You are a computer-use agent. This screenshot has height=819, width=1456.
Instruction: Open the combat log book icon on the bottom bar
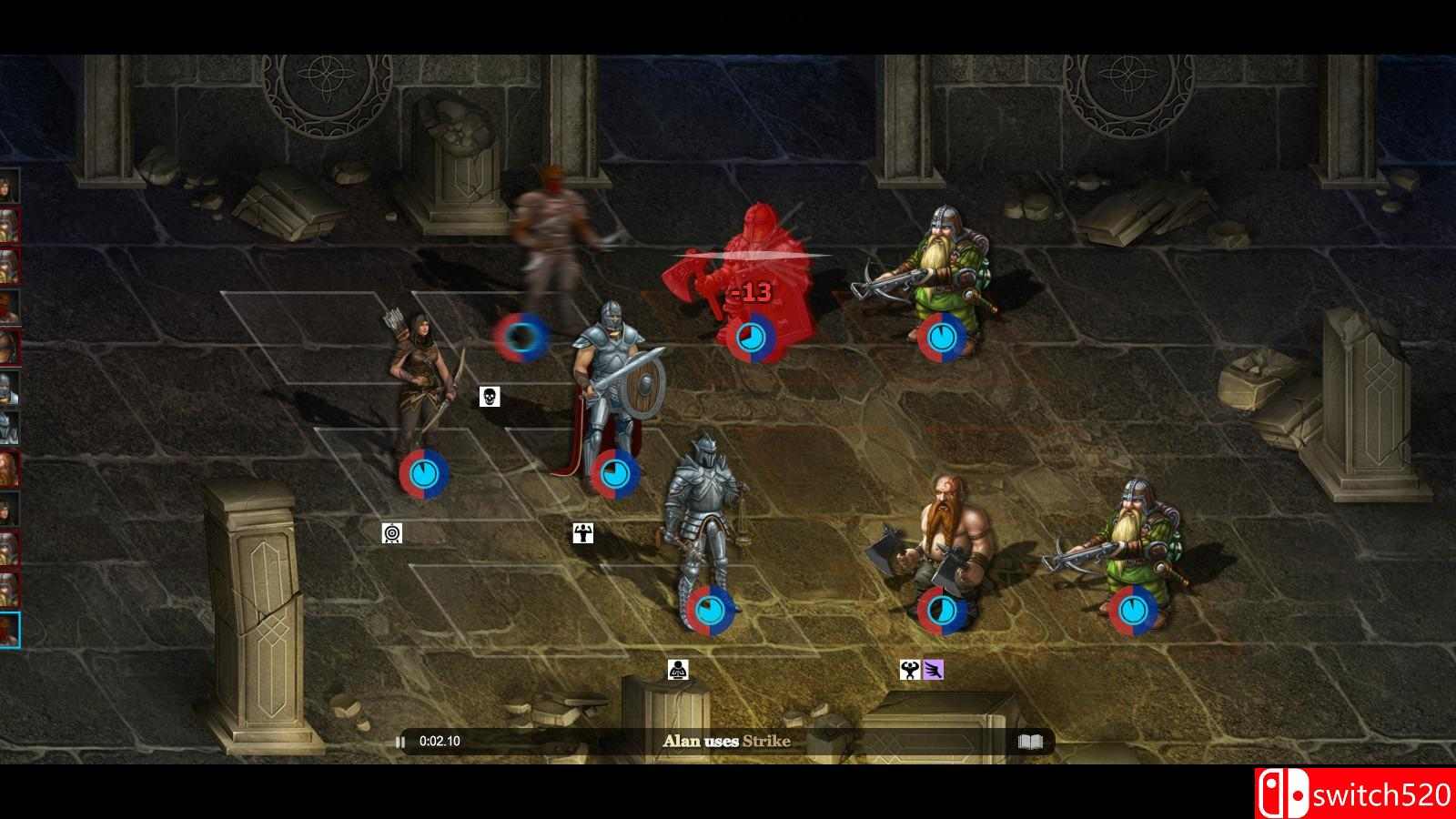point(1033,742)
